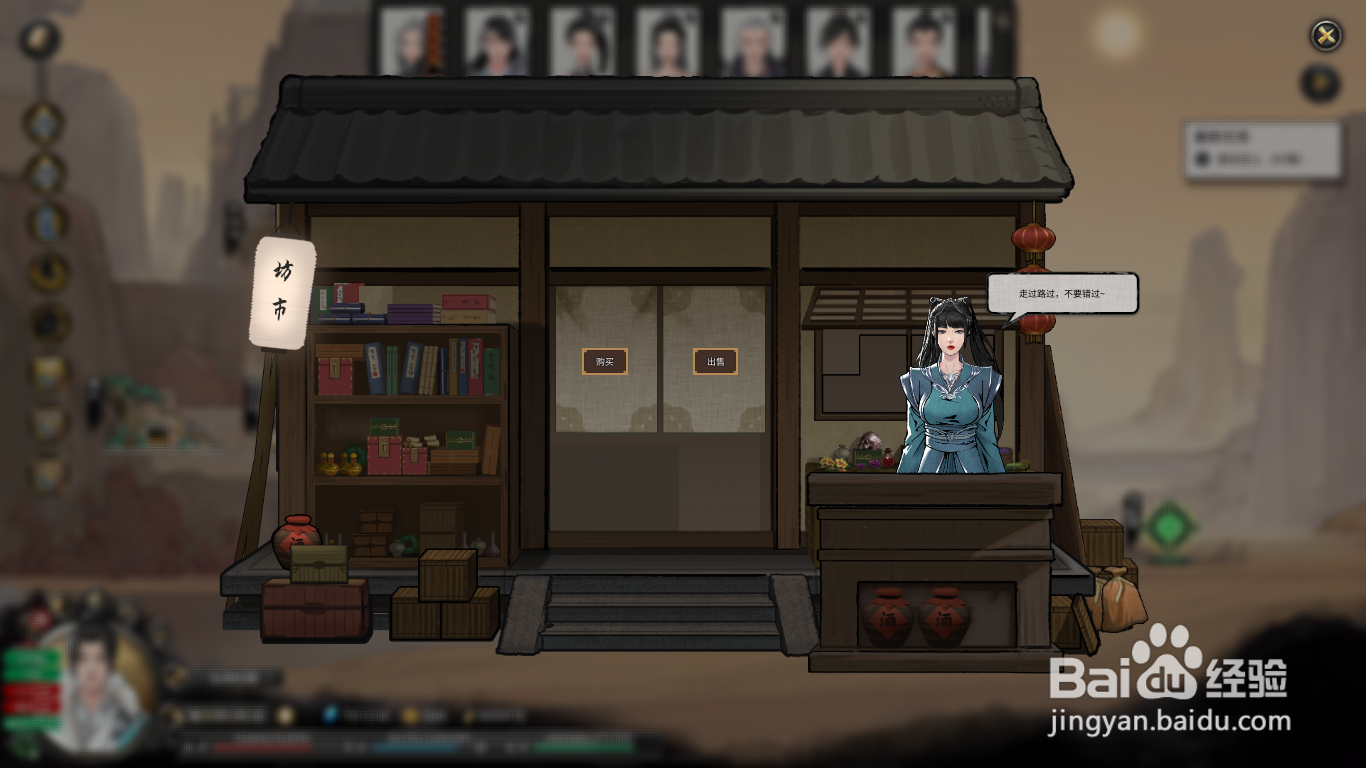Click the second circular icon on the left sidebar
This screenshot has width=1366, height=768.
pyautogui.click(x=44, y=120)
